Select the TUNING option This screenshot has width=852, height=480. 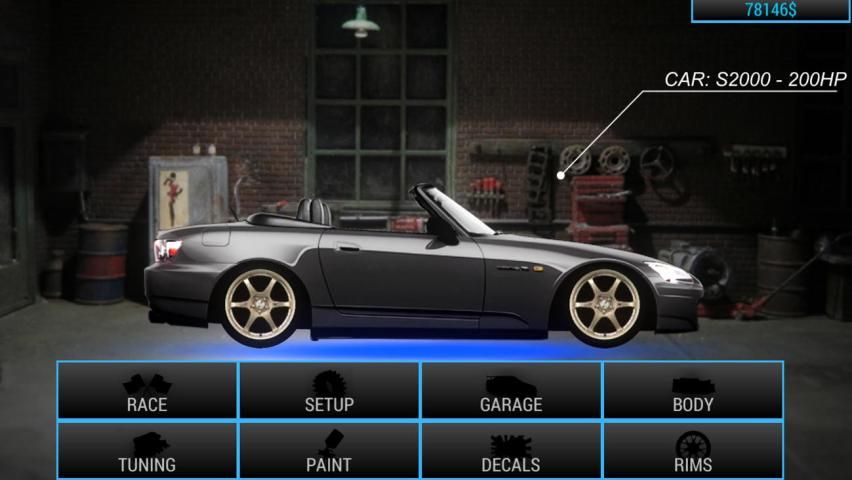[x=147, y=451]
